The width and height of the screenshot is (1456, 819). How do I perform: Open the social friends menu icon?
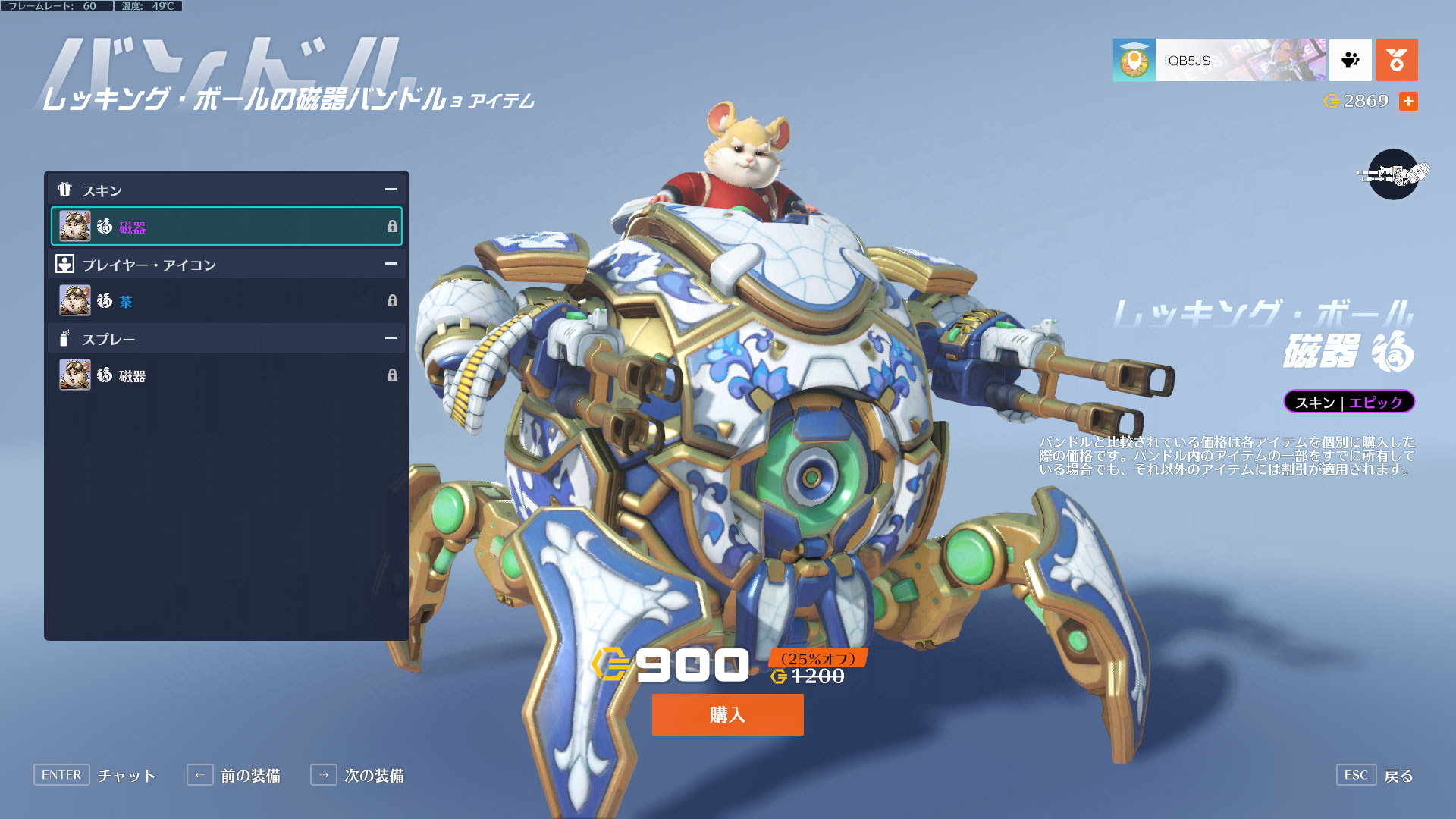click(1350, 60)
